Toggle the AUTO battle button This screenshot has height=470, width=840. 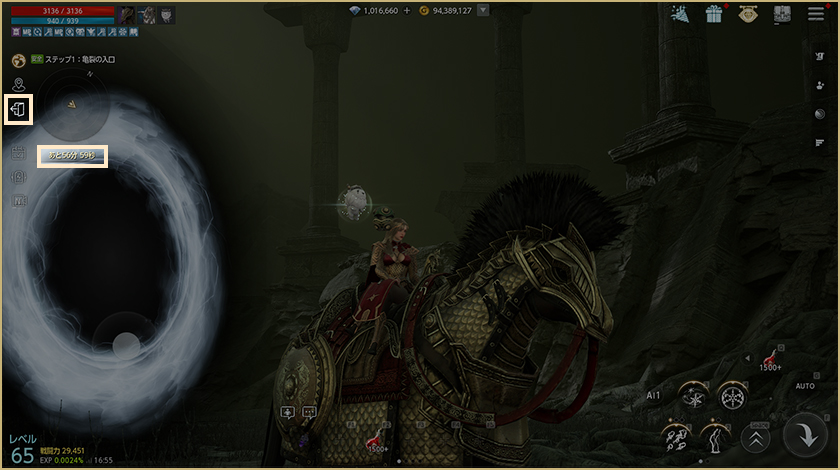pyautogui.click(x=804, y=385)
